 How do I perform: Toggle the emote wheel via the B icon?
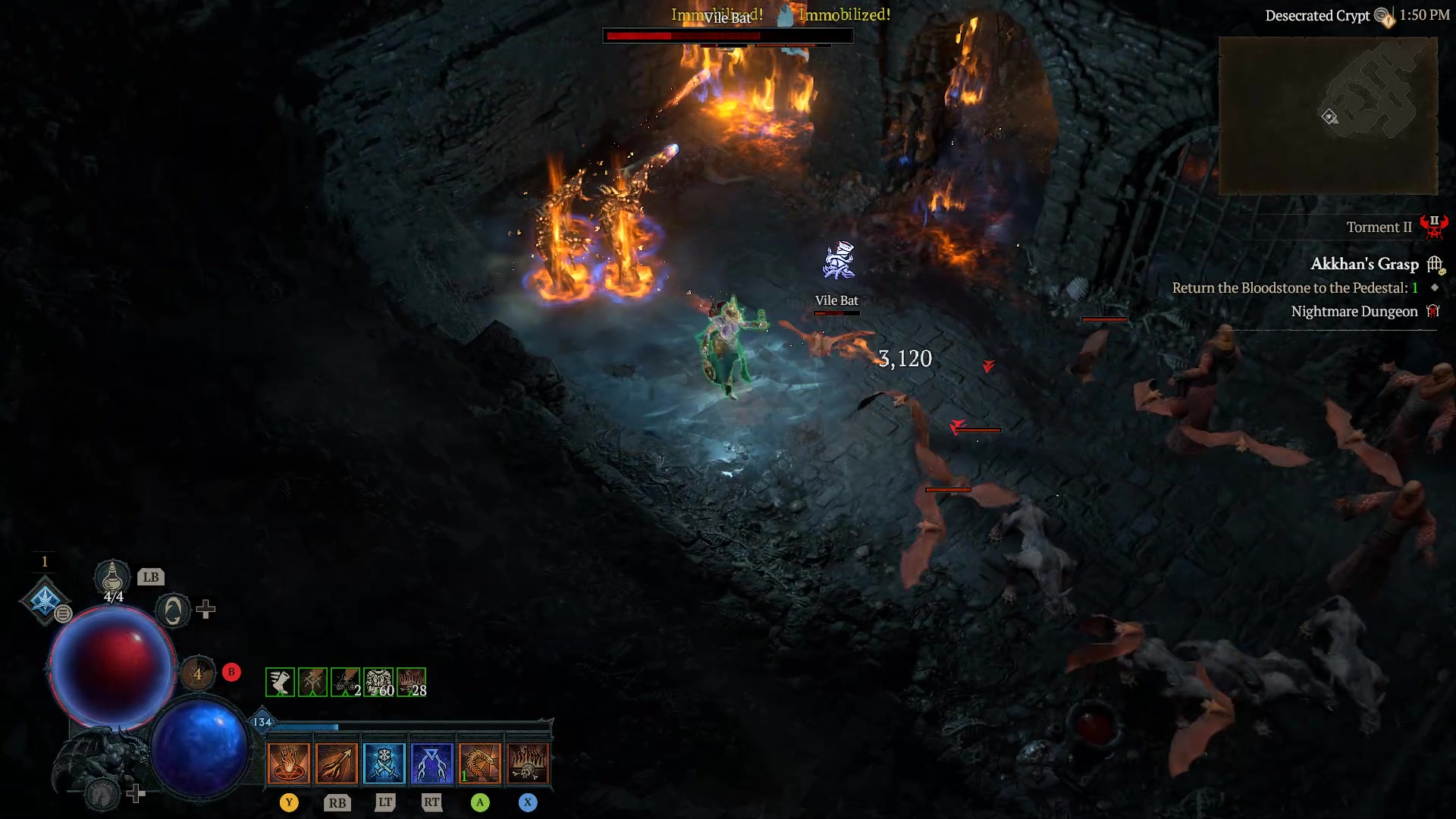tap(231, 672)
